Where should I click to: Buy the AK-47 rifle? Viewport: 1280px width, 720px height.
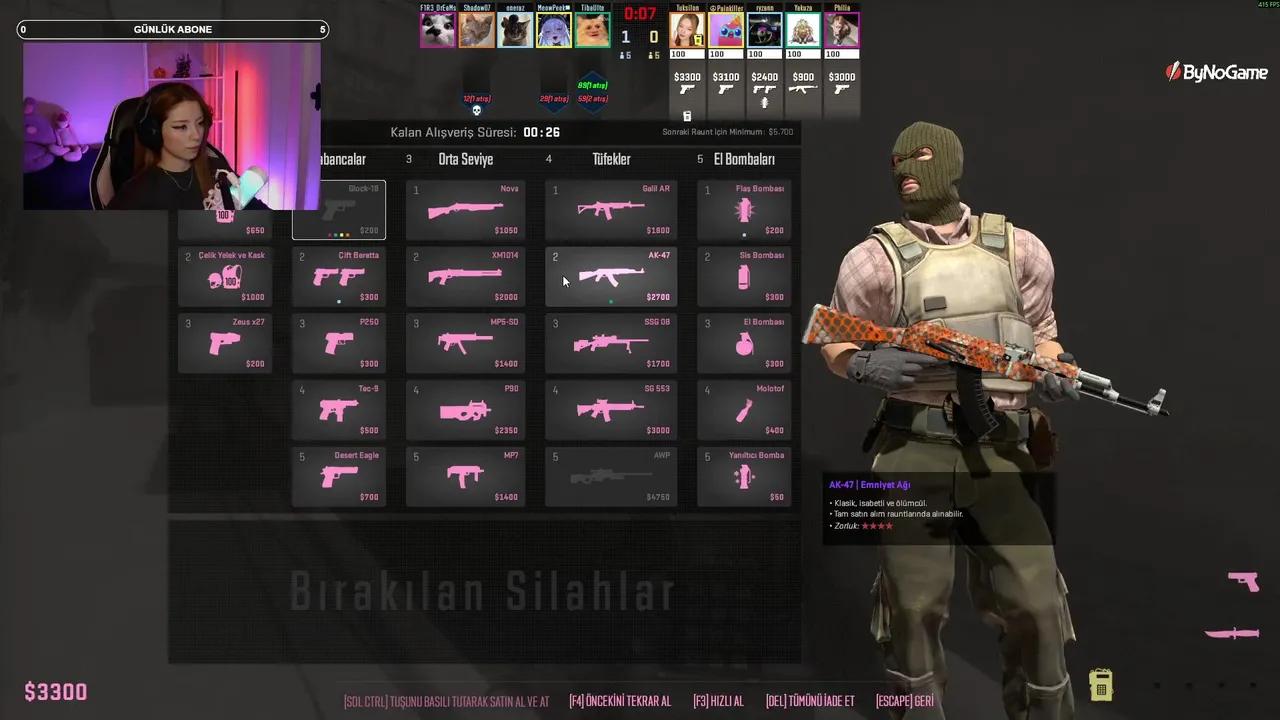click(x=611, y=275)
